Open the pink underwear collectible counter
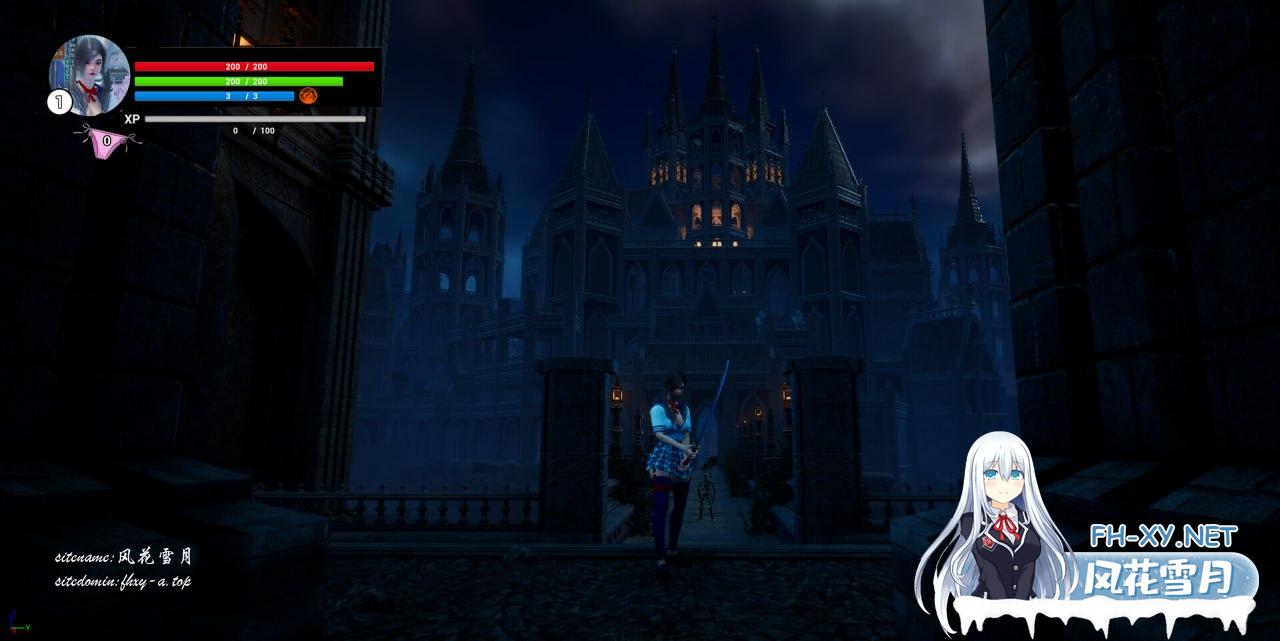 [x=107, y=142]
